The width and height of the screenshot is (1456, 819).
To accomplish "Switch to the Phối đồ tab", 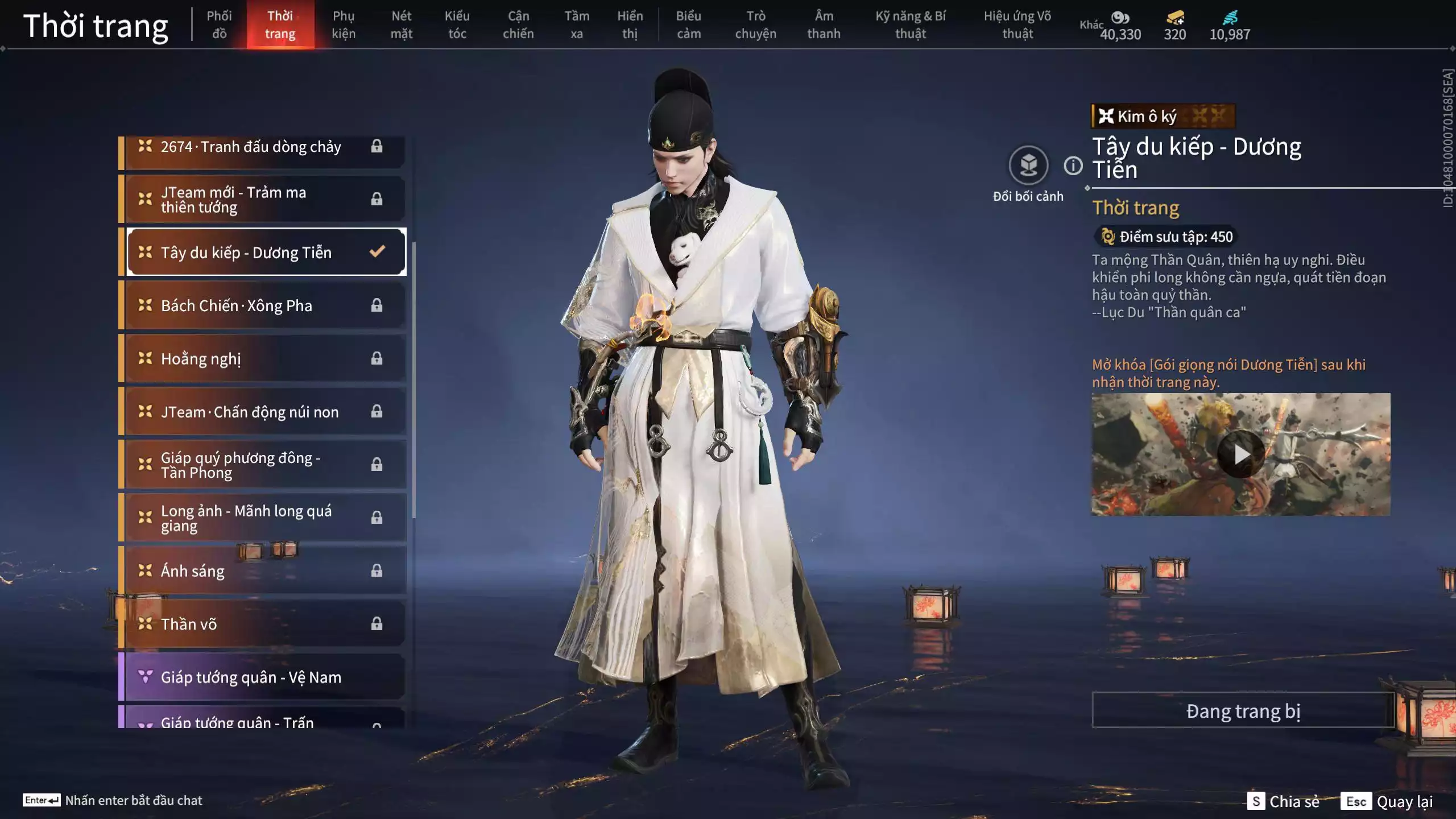I will [219, 24].
